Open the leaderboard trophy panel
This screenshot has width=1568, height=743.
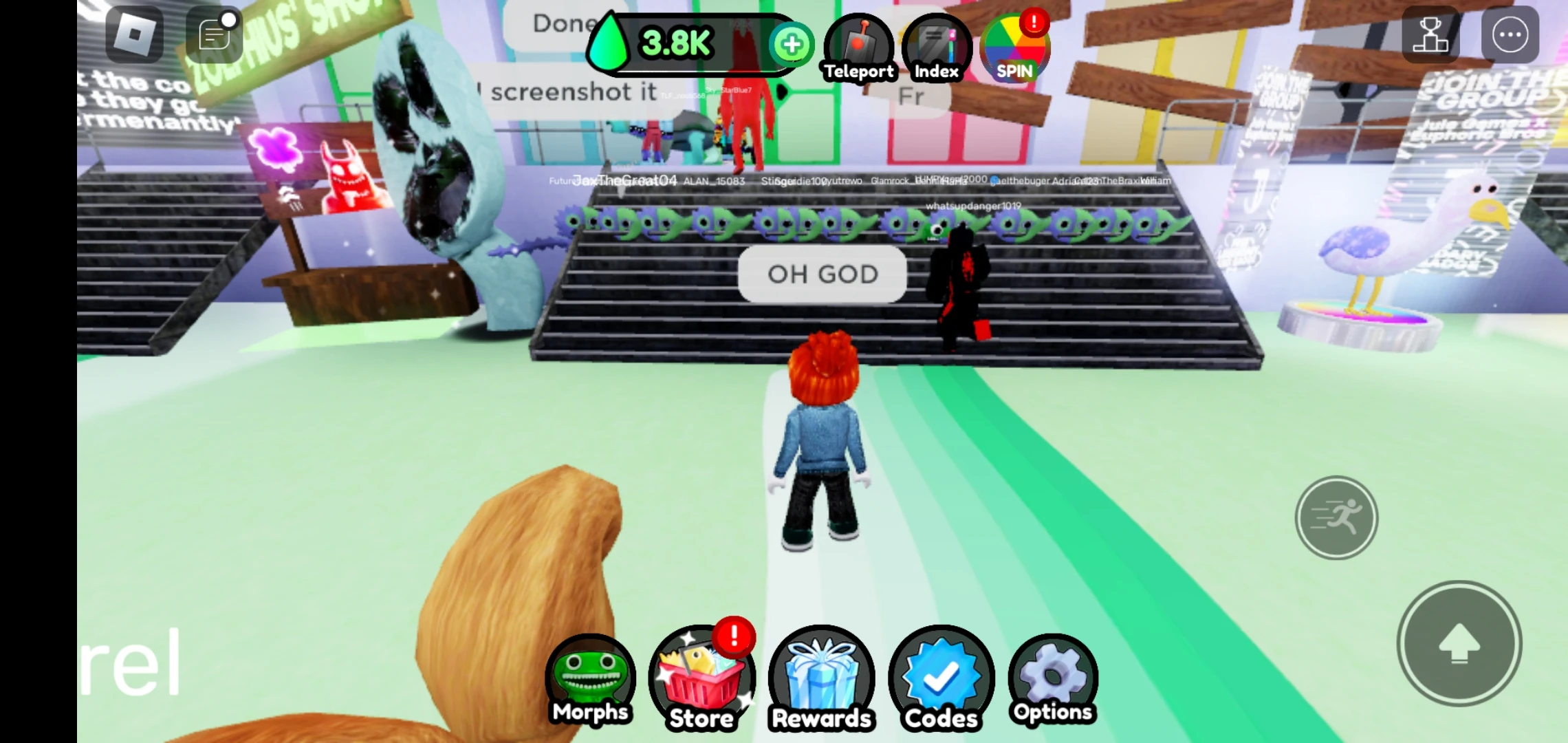coord(1431,33)
